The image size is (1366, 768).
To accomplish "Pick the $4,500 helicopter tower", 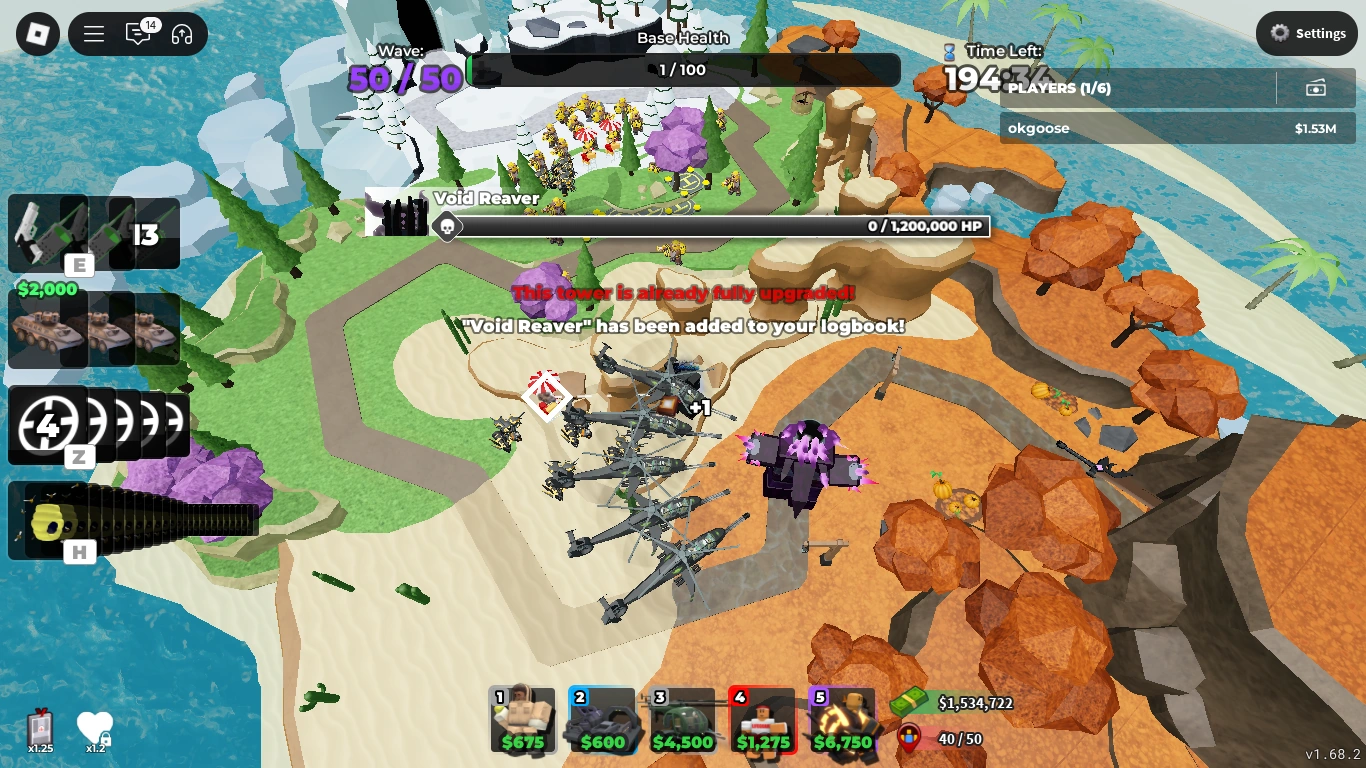I will [x=683, y=721].
